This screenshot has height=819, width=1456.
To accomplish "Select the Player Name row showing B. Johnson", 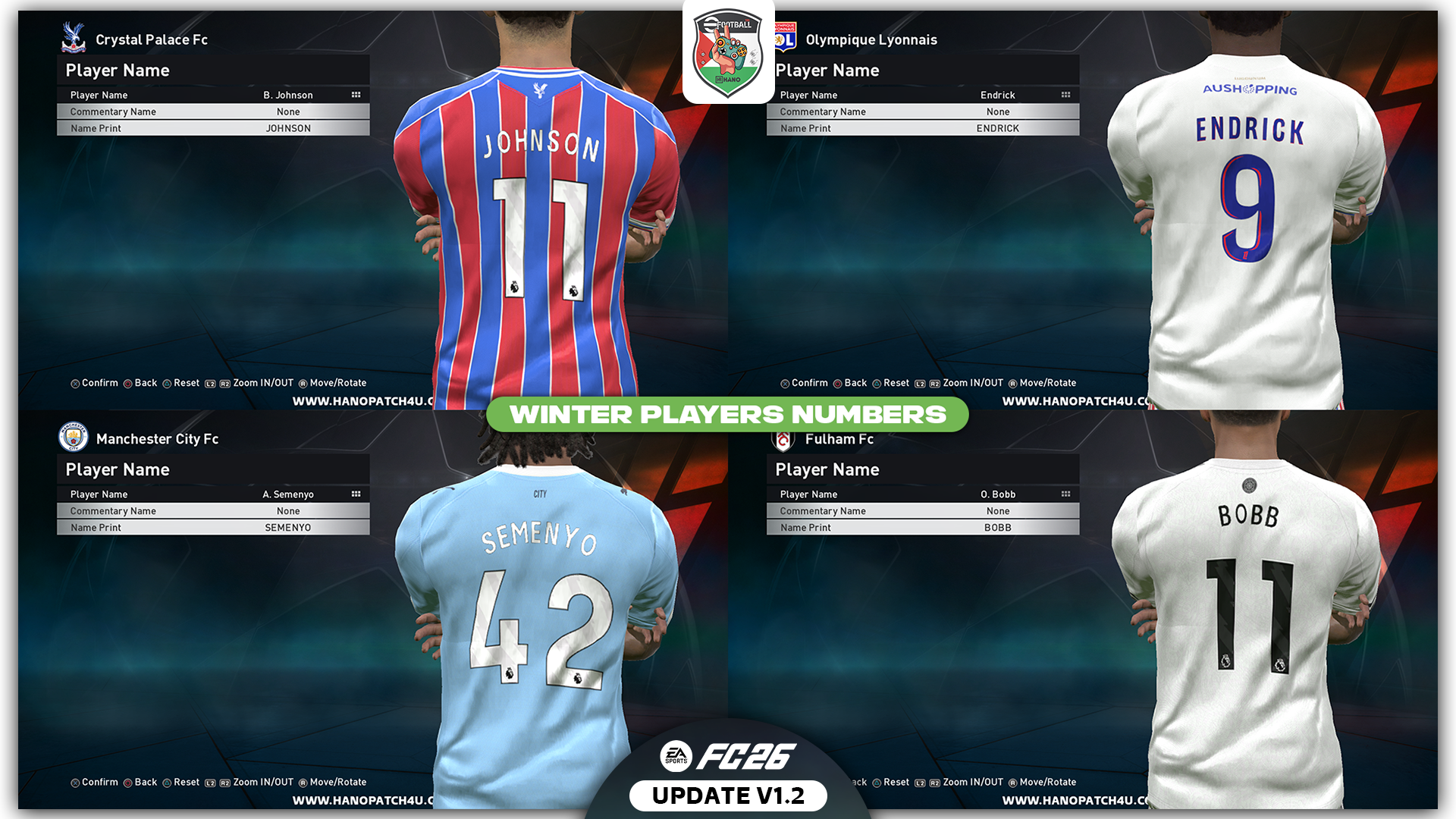I will (212, 95).
